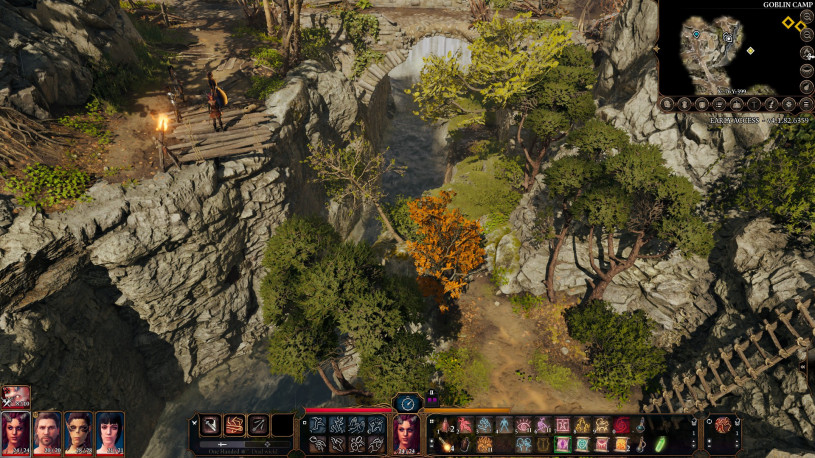Open the rightmost menu button under minimap
This screenshot has height=458, width=815.
(806, 103)
